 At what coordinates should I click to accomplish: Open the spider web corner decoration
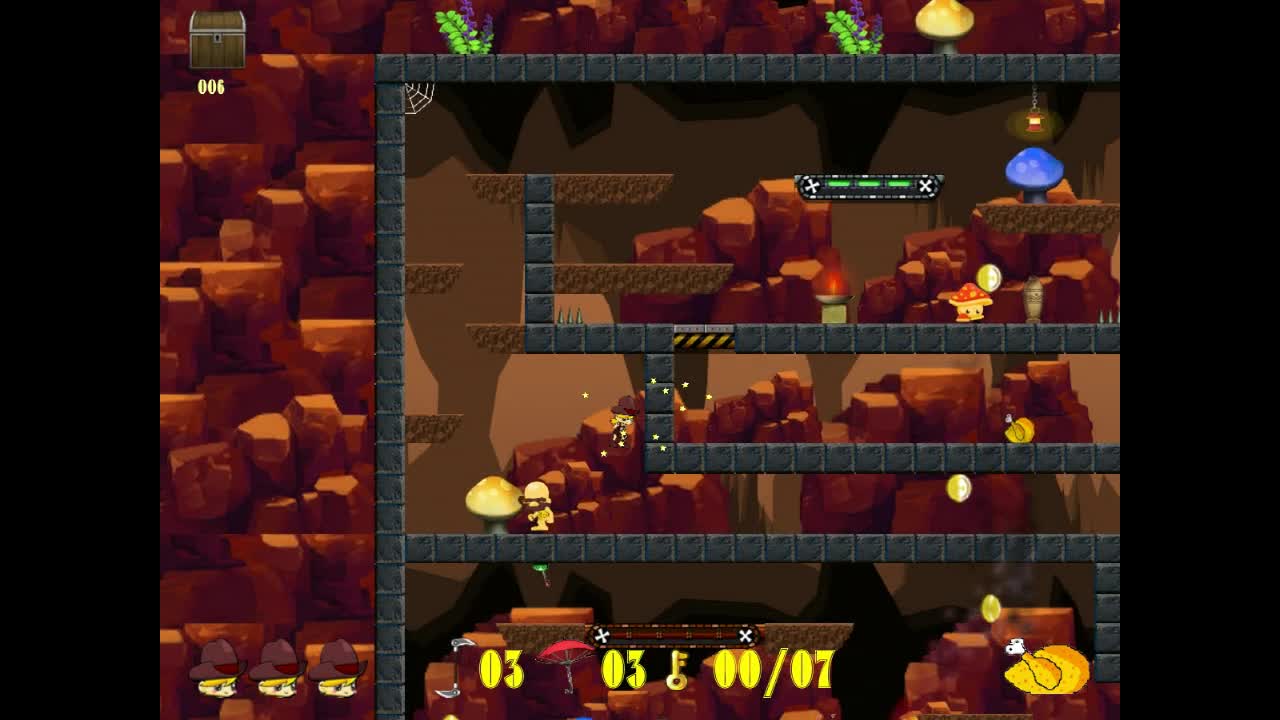[x=420, y=95]
